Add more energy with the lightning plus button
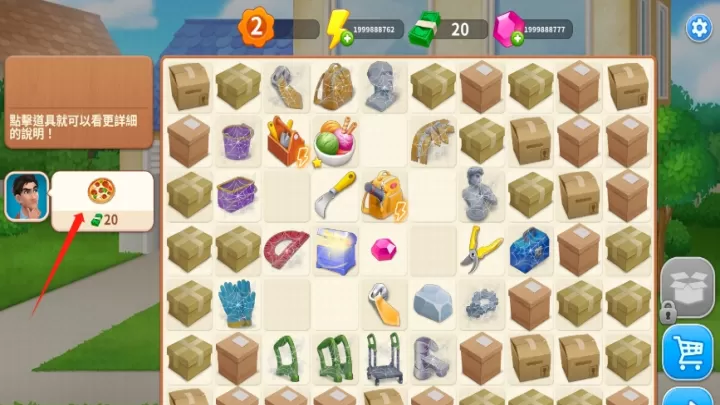This screenshot has height=405, width=720. pos(346,37)
